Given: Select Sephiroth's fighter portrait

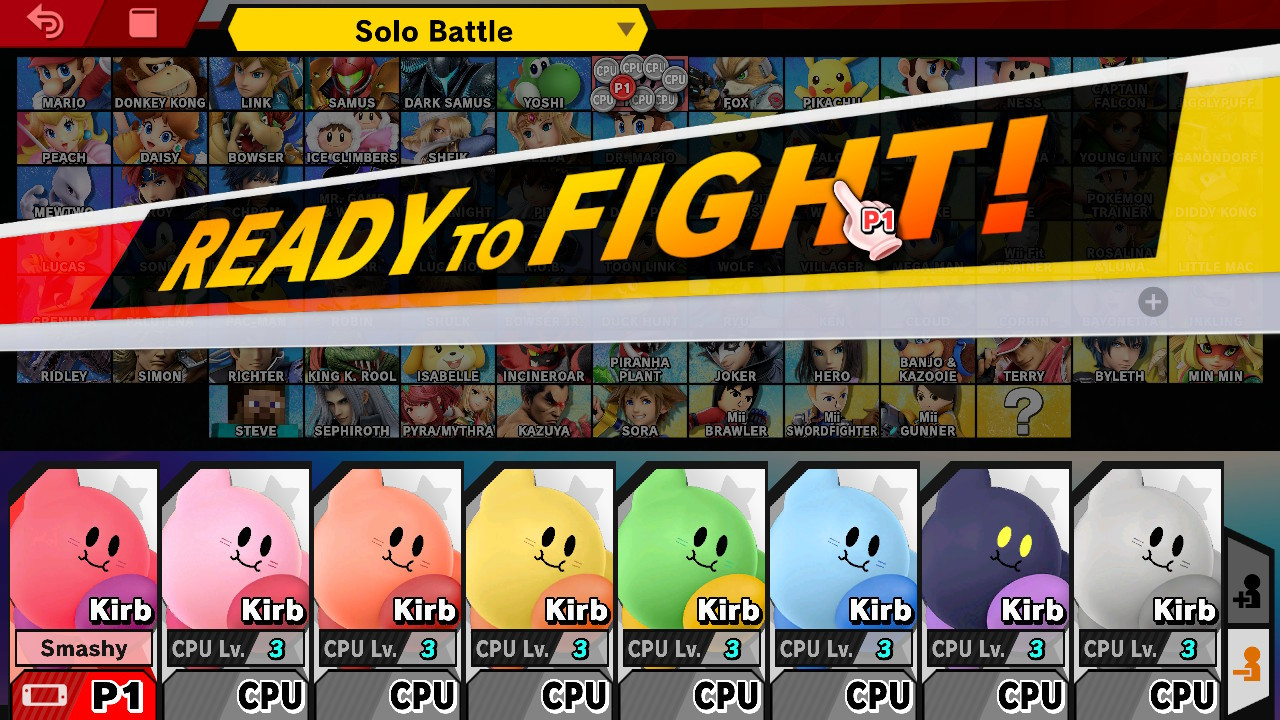Looking at the screenshot, I should (351, 411).
